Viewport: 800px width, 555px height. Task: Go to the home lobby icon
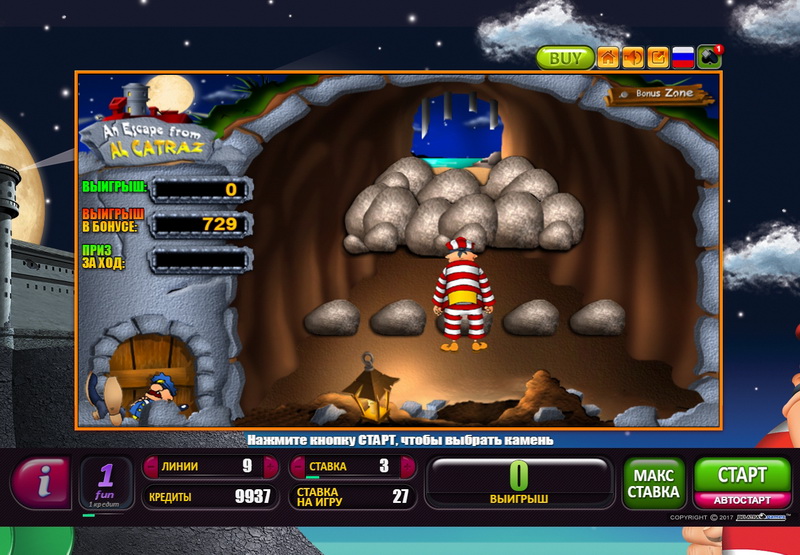point(608,58)
